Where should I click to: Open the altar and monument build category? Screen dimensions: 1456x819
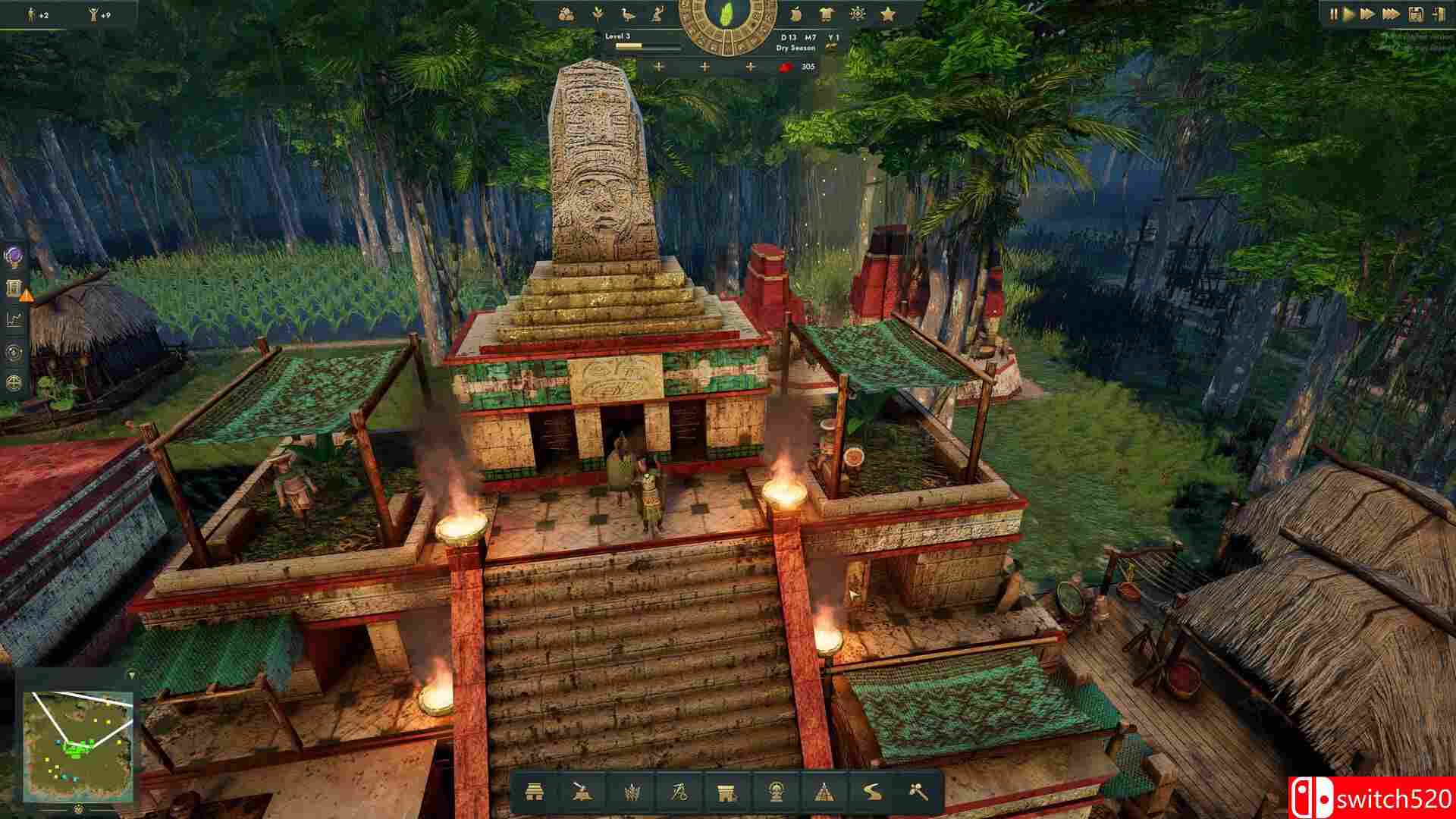point(726,792)
